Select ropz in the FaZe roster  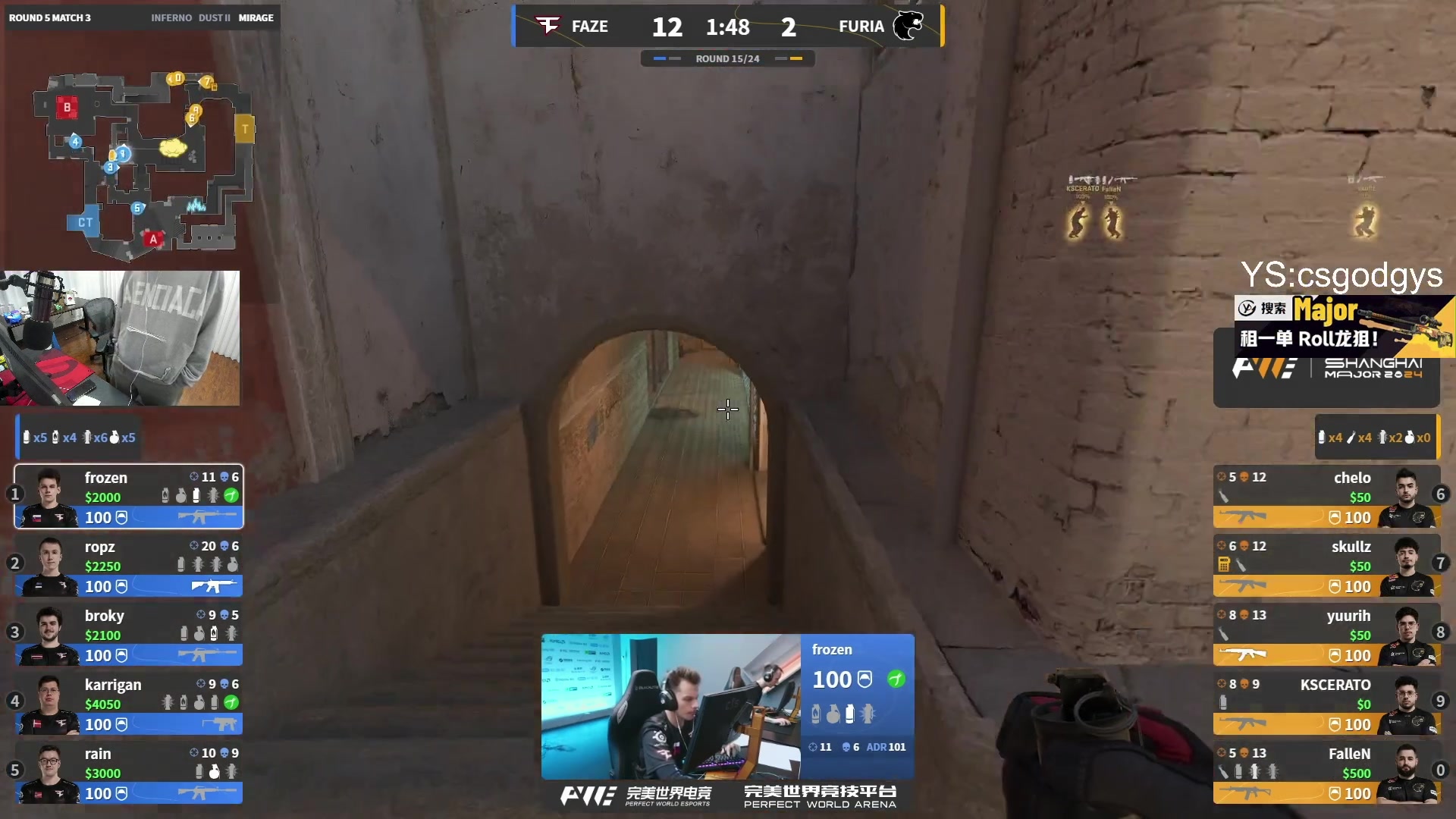click(129, 566)
